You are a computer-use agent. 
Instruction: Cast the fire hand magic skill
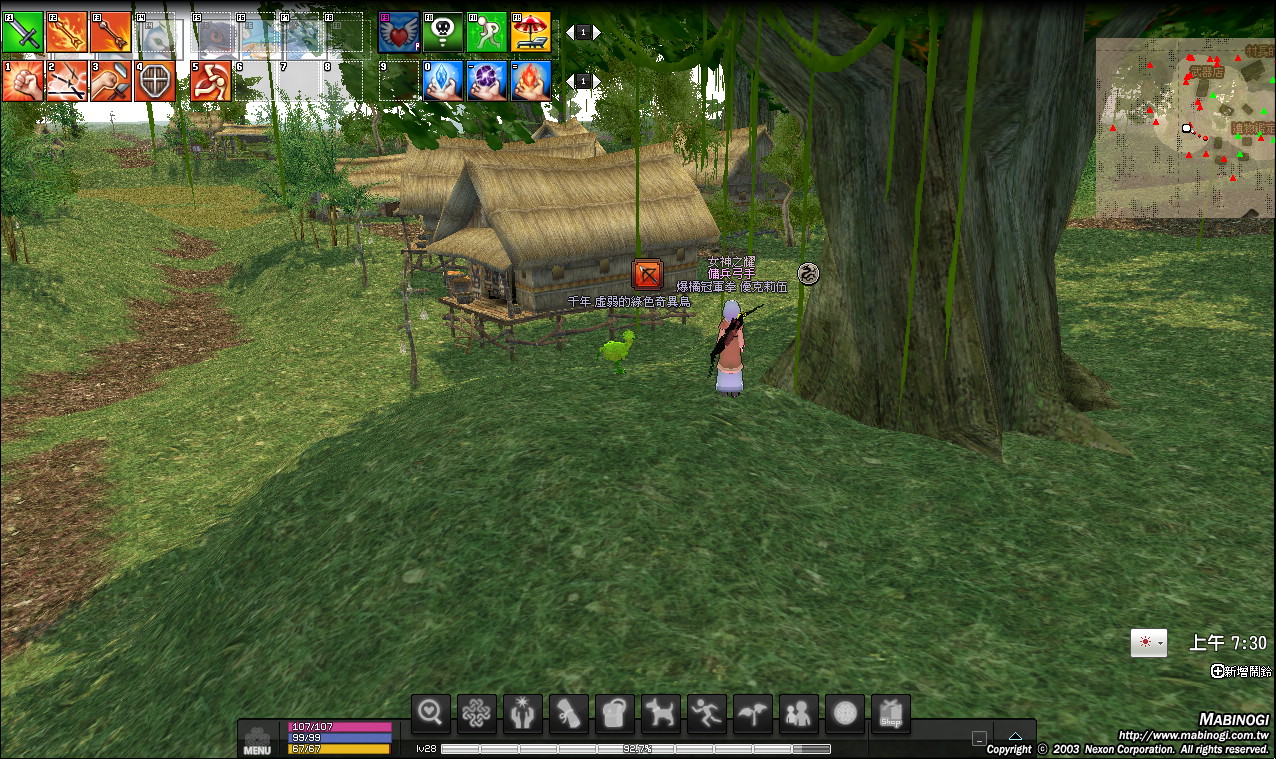[531, 81]
